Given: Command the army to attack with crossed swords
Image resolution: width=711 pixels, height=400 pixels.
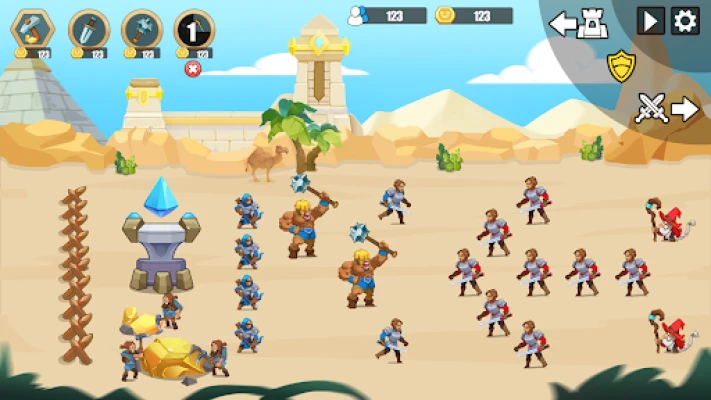Looking at the screenshot, I should tap(667, 108).
